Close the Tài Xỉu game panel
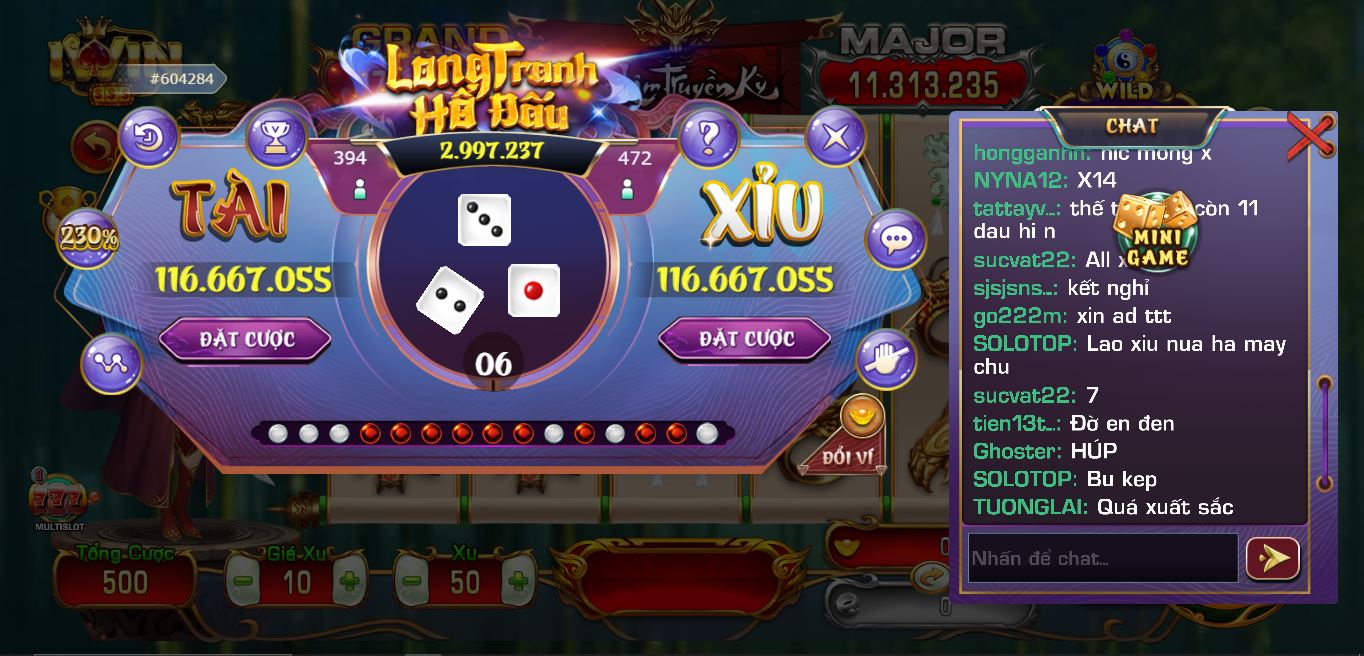 [835, 137]
